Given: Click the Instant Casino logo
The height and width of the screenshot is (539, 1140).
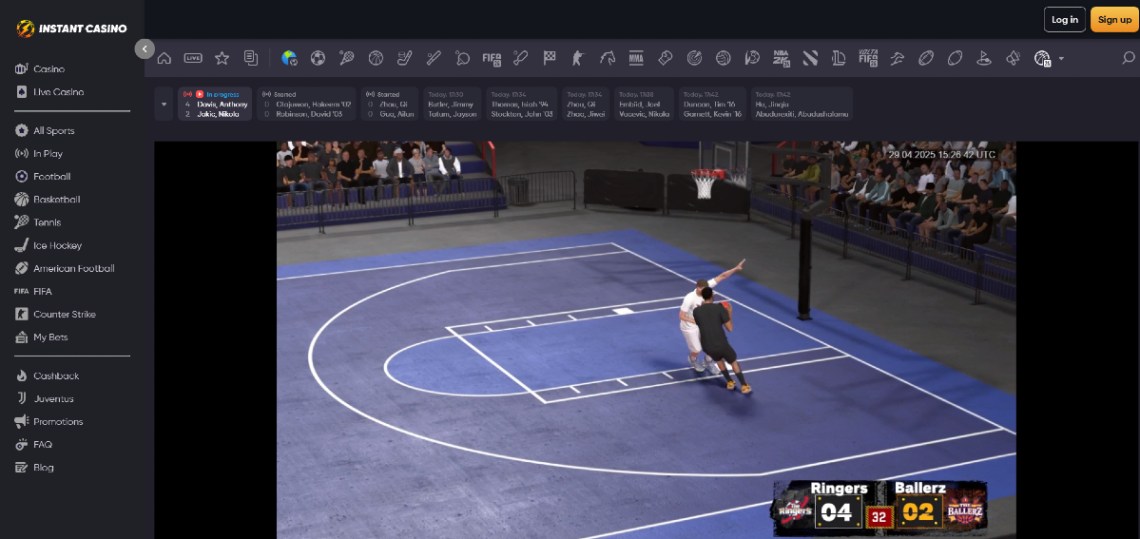Looking at the screenshot, I should click(72, 28).
